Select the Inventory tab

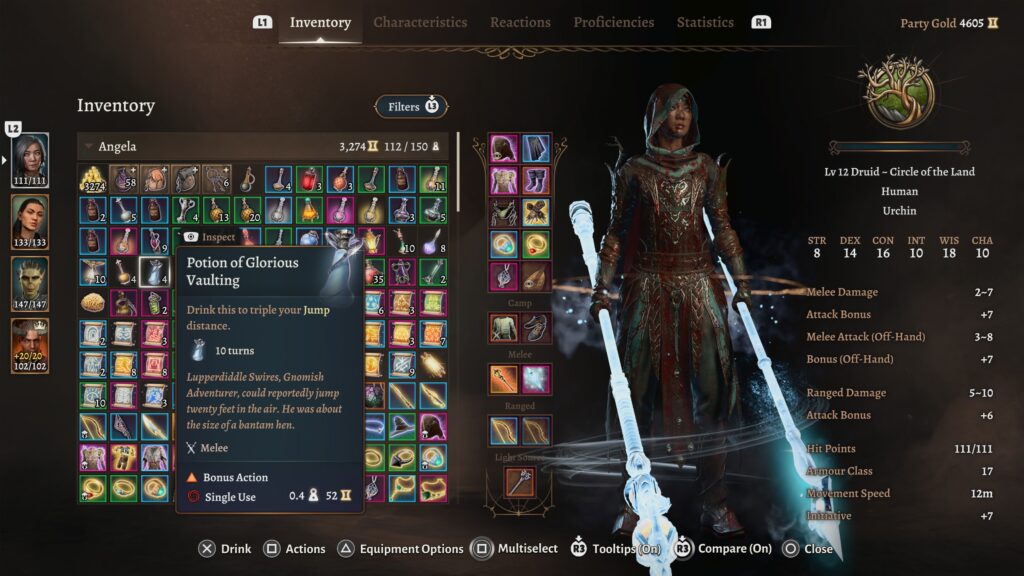coord(320,22)
